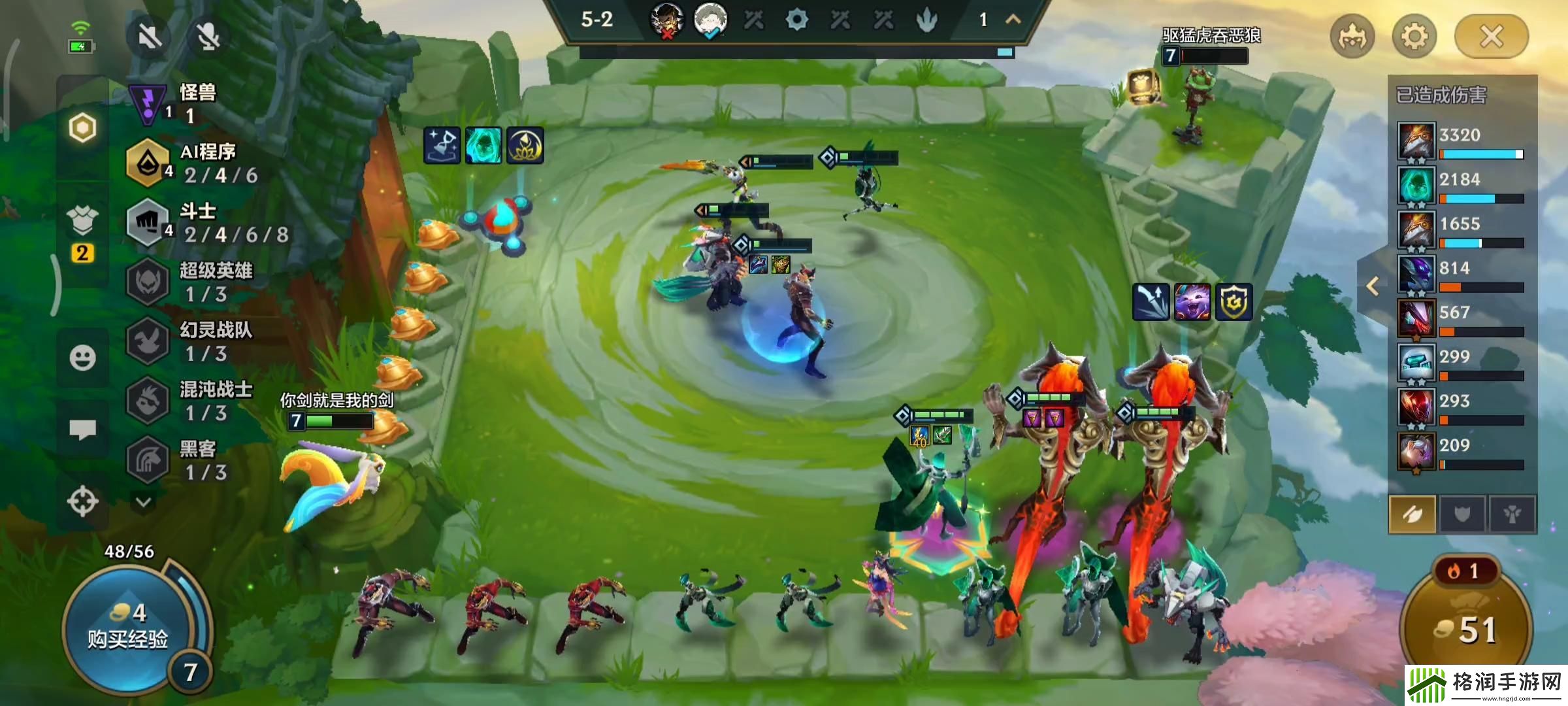The height and width of the screenshot is (706, 1568).
Task: Open the gear settings menu
Action: pyautogui.click(x=1414, y=37)
